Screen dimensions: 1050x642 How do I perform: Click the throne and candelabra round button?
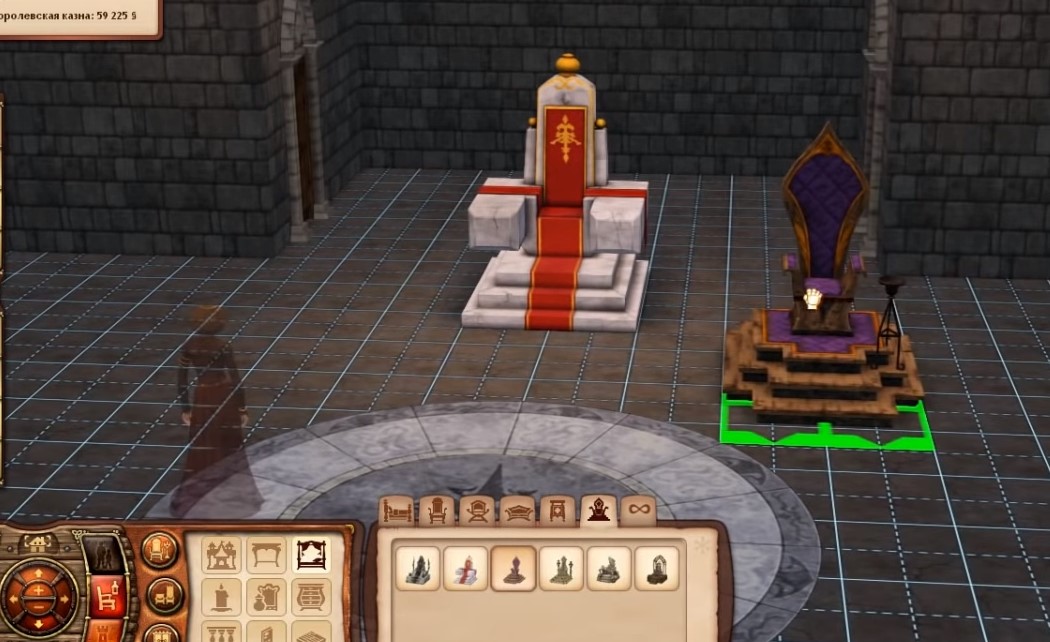click(160, 549)
